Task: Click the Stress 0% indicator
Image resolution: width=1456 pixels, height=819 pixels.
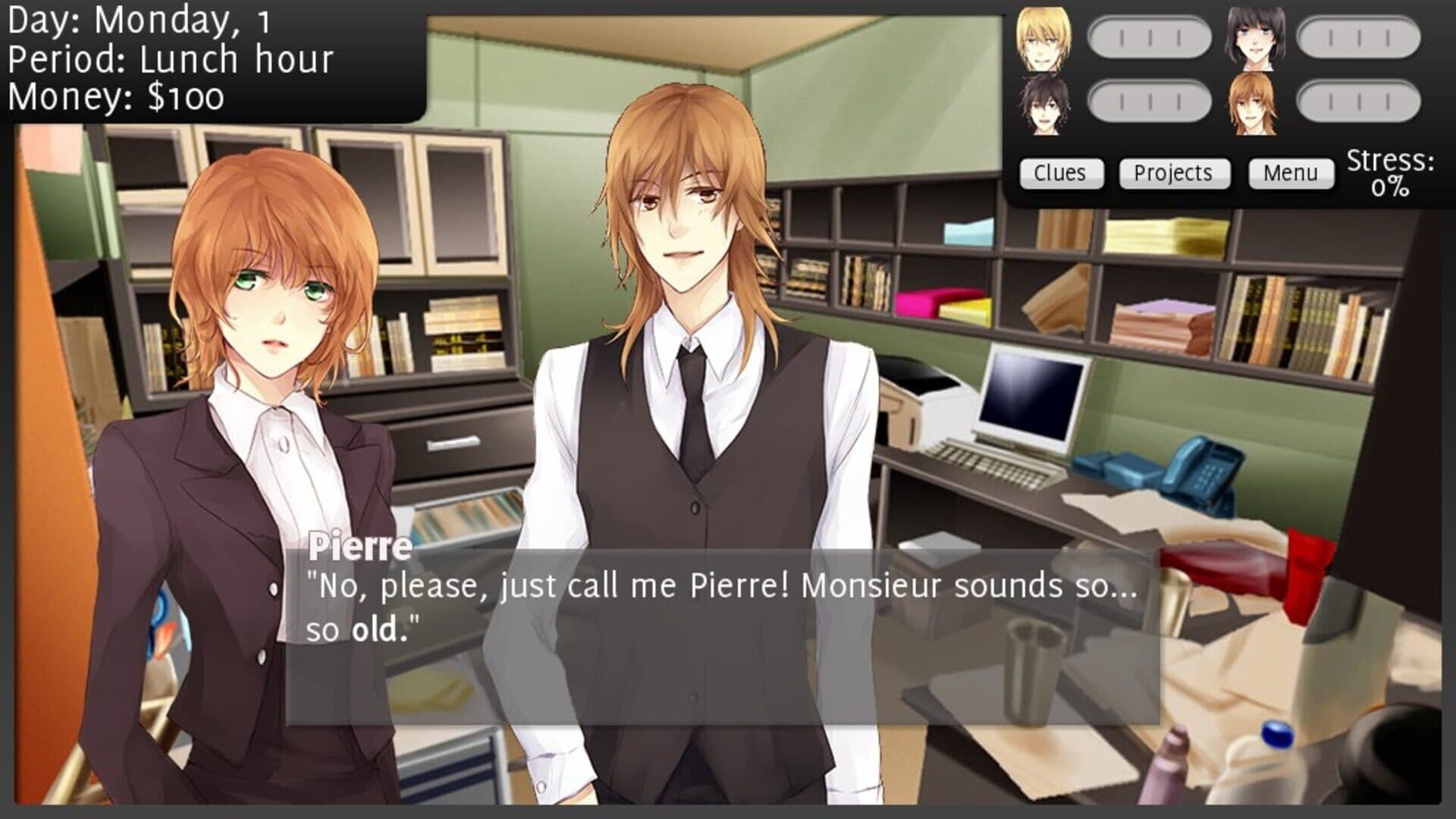Action: (1392, 173)
